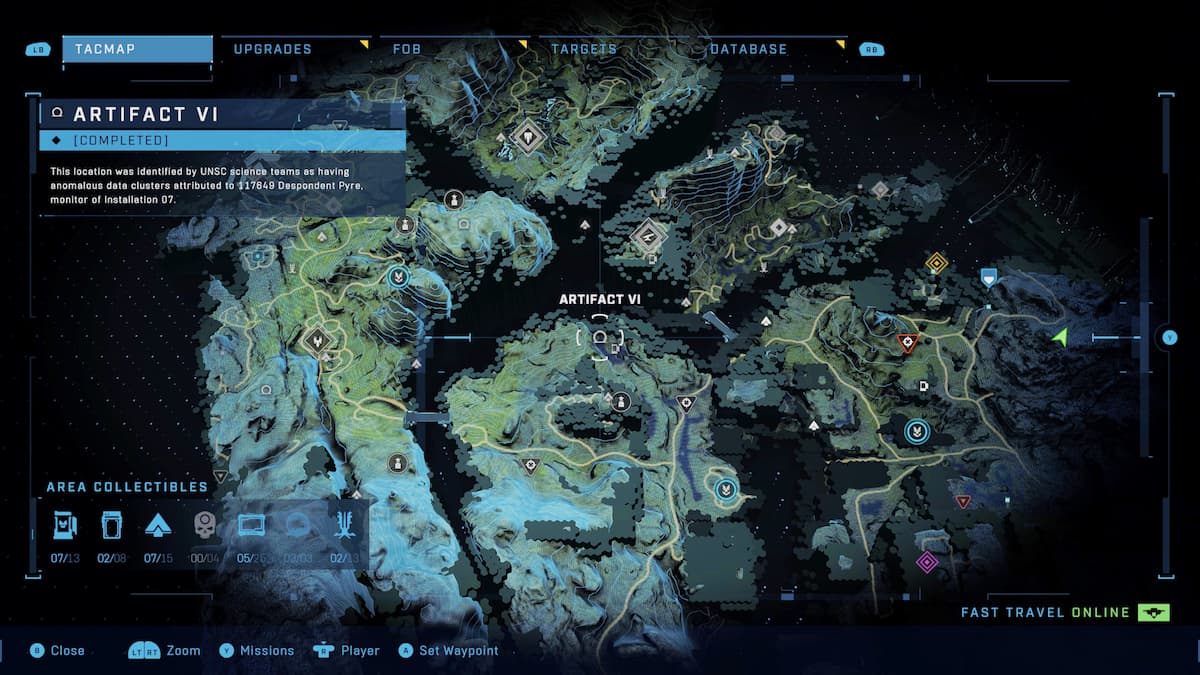Select the green player arrow on map
The height and width of the screenshot is (675, 1200).
click(1059, 338)
